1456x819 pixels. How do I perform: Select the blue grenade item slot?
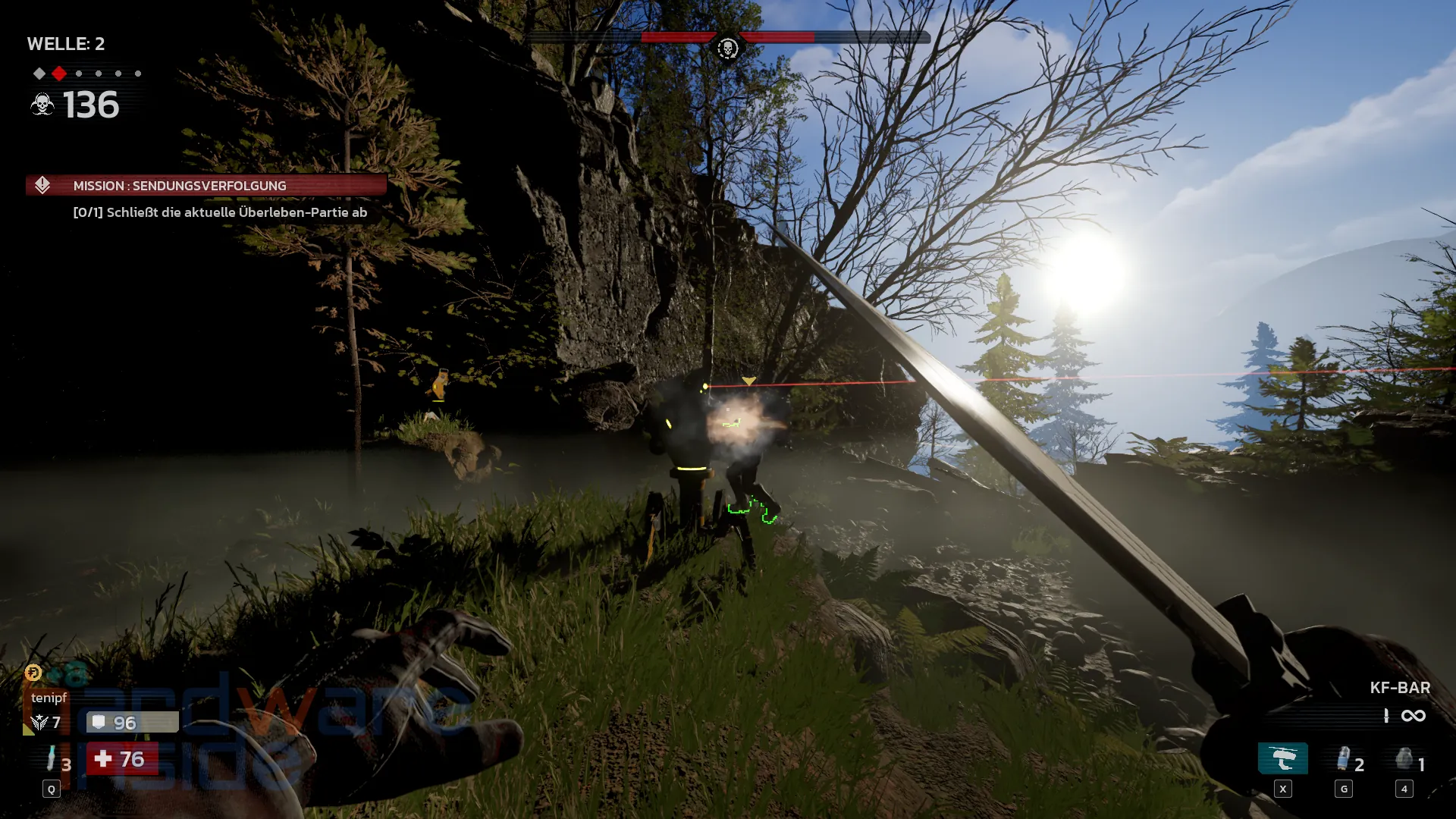[x=1344, y=759]
